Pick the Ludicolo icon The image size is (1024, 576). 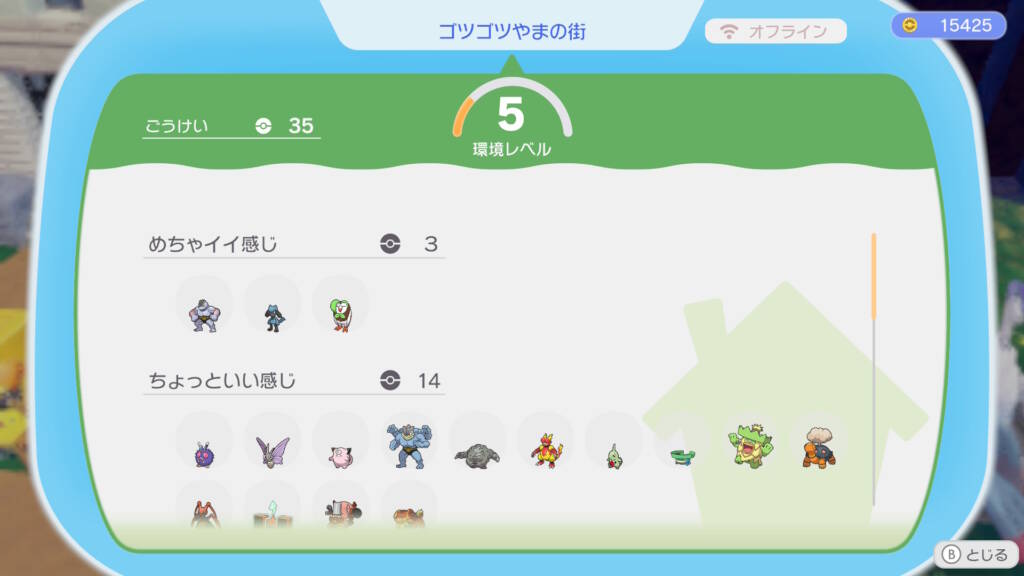[x=750, y=448]
